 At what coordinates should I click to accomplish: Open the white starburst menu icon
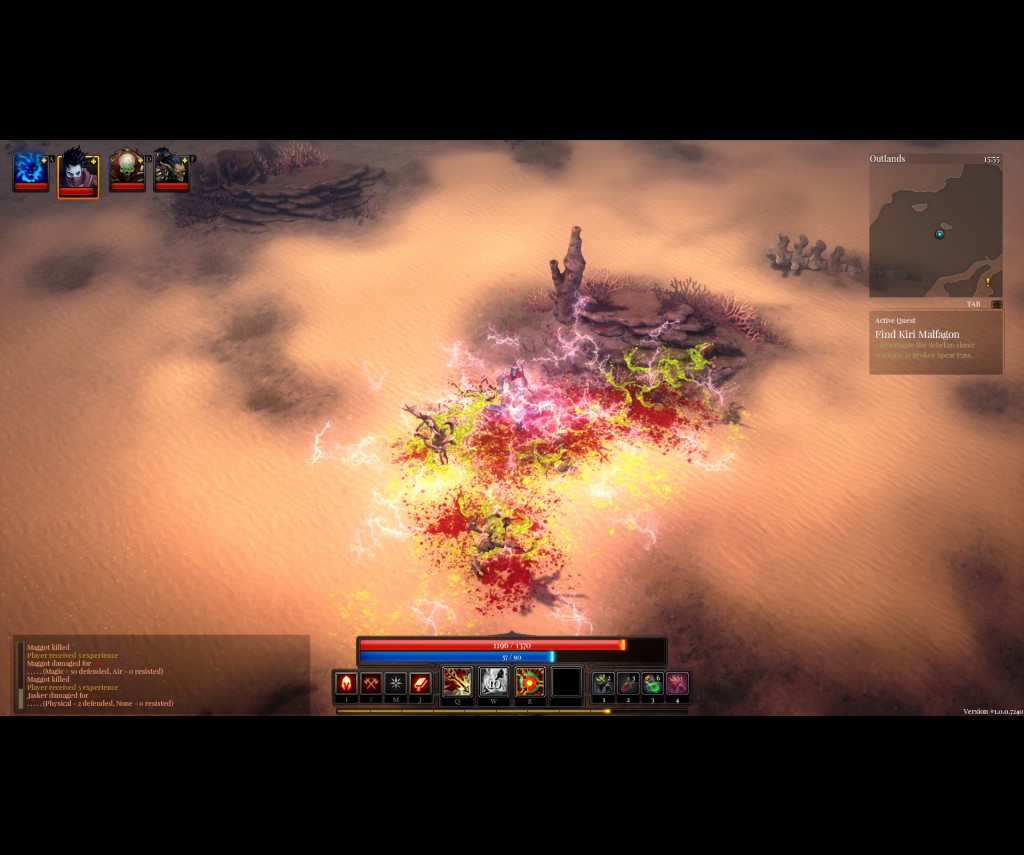396,684
